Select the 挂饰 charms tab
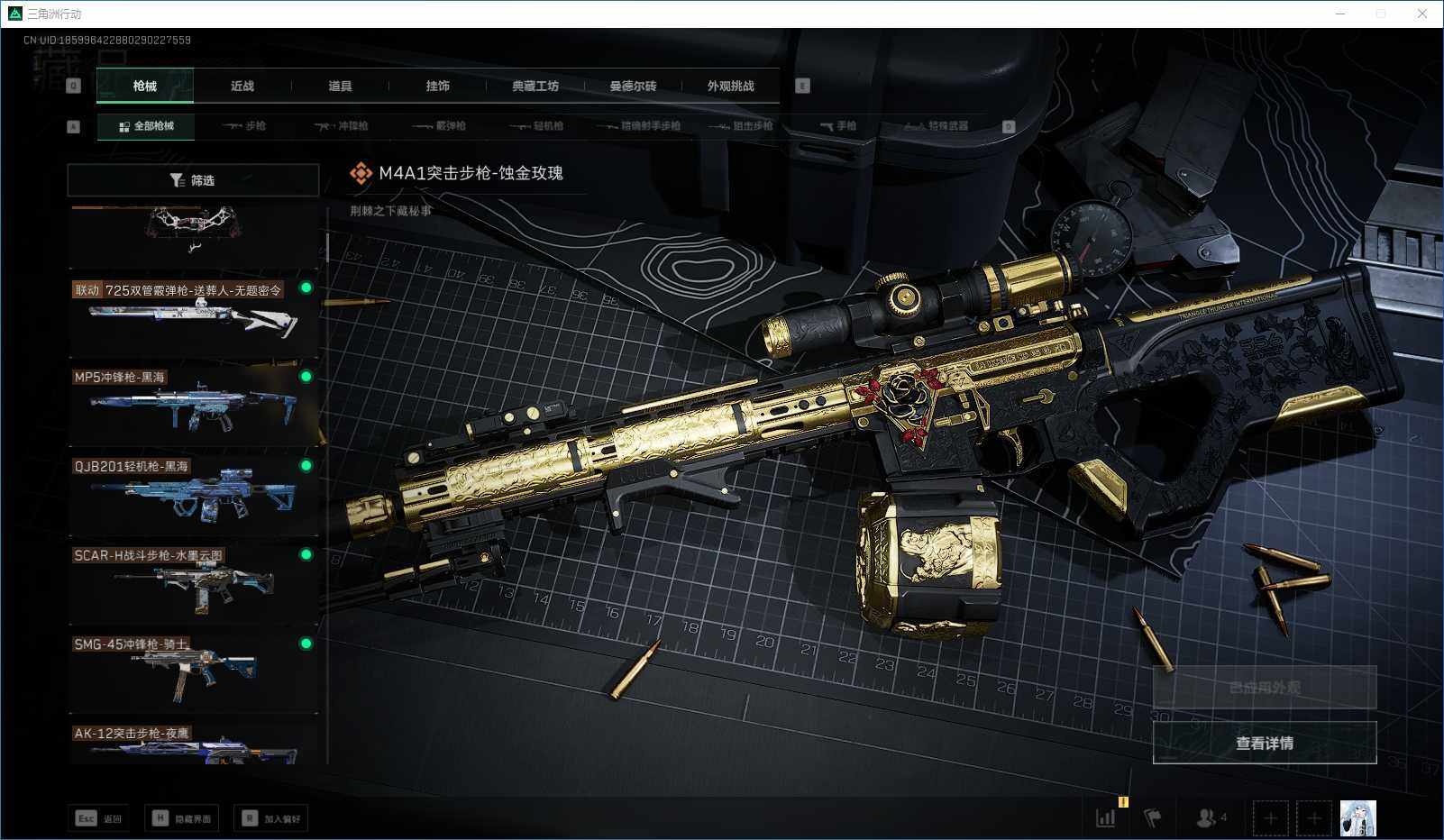 [x=437, y=86]
